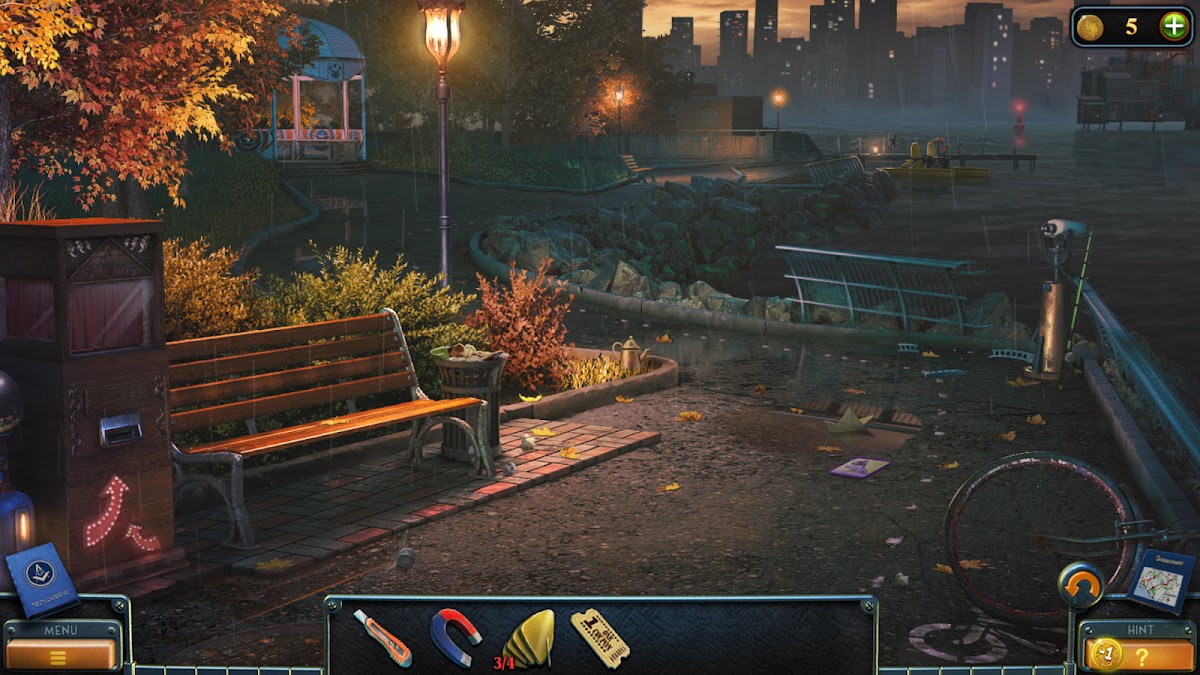Image resolution: width=1200 pixels, height=675 pixels.
Task: Choose the golden shell item slot
Action: [x=528, y=637]
